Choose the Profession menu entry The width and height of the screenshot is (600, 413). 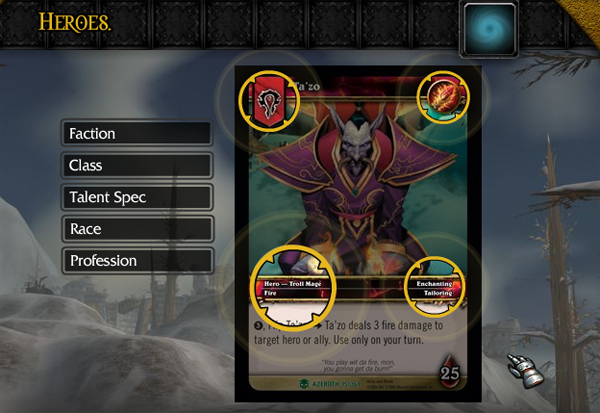pyautogui.click(x=137, y=261)
